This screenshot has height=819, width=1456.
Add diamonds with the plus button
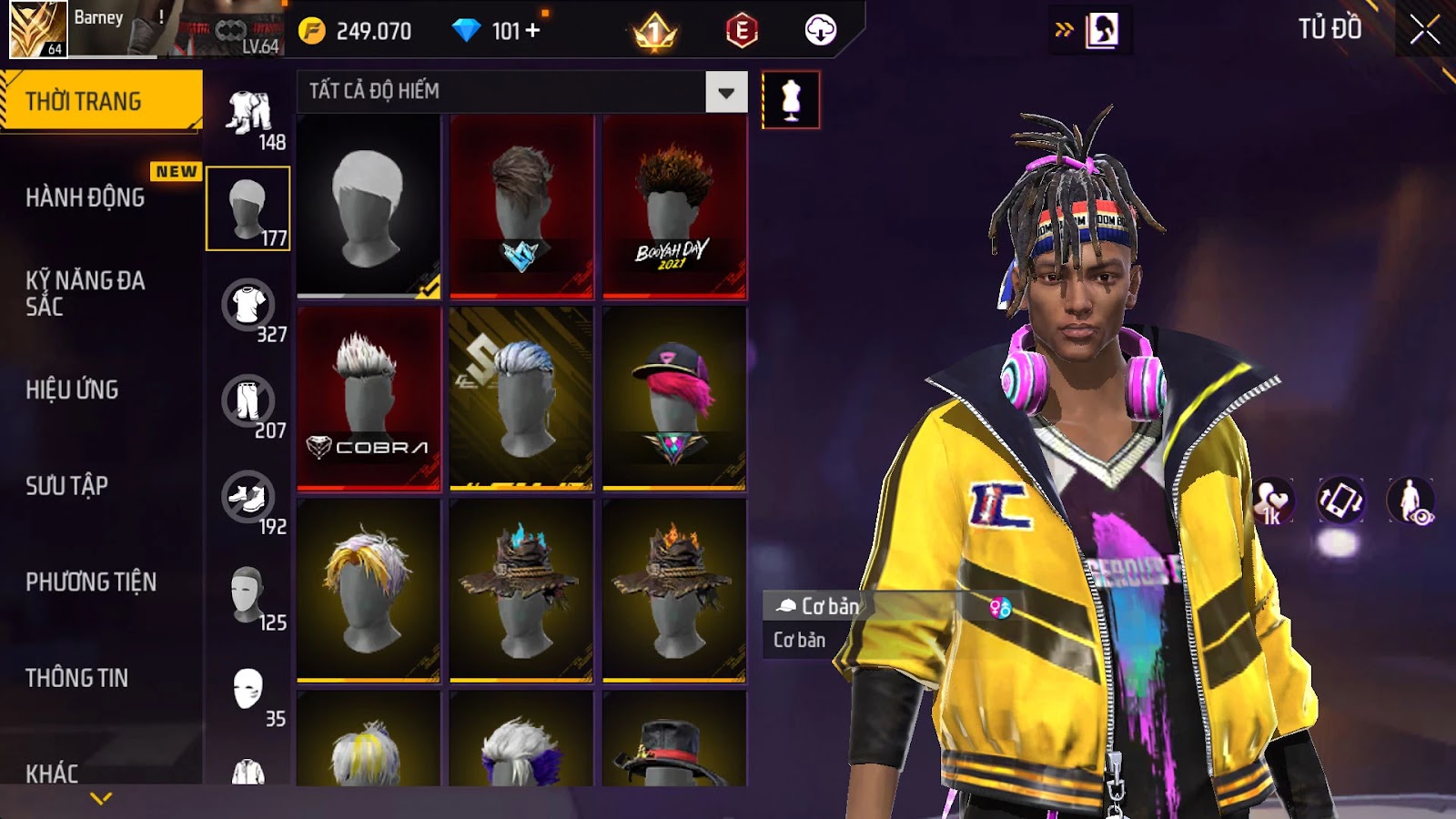[533, 31]
